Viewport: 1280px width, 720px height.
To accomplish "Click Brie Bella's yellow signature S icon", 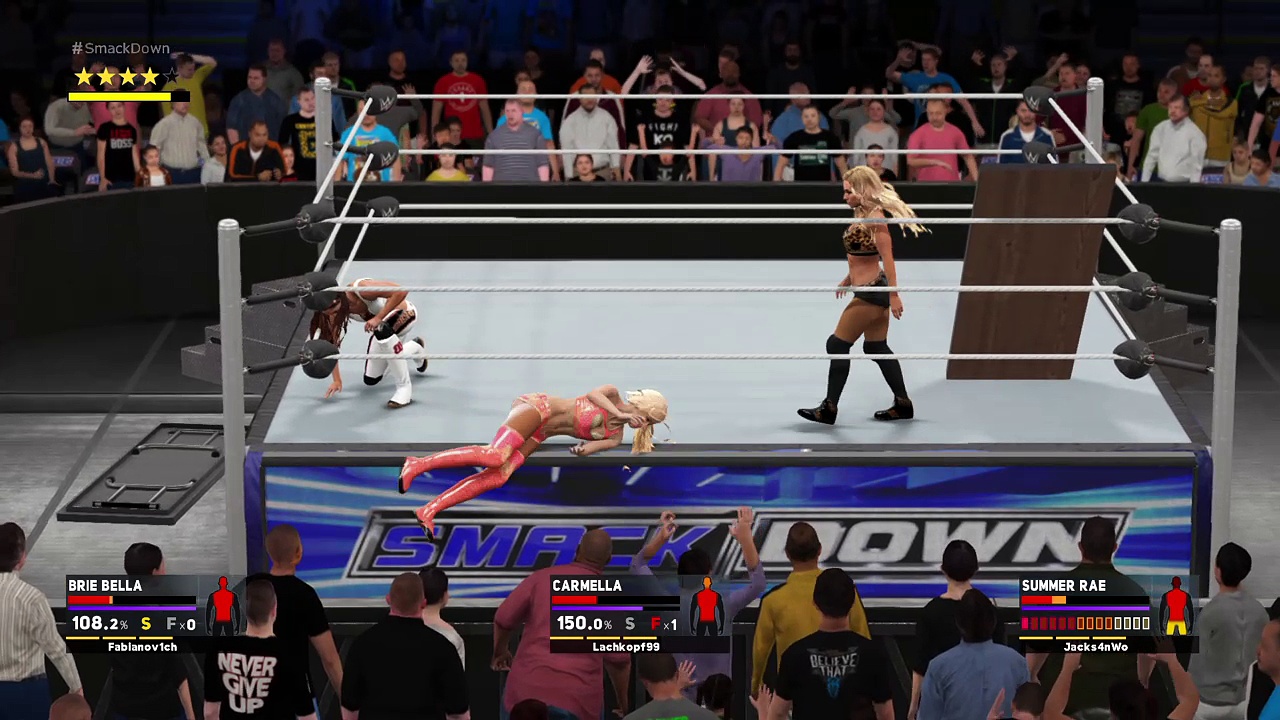I will (146, 624).
